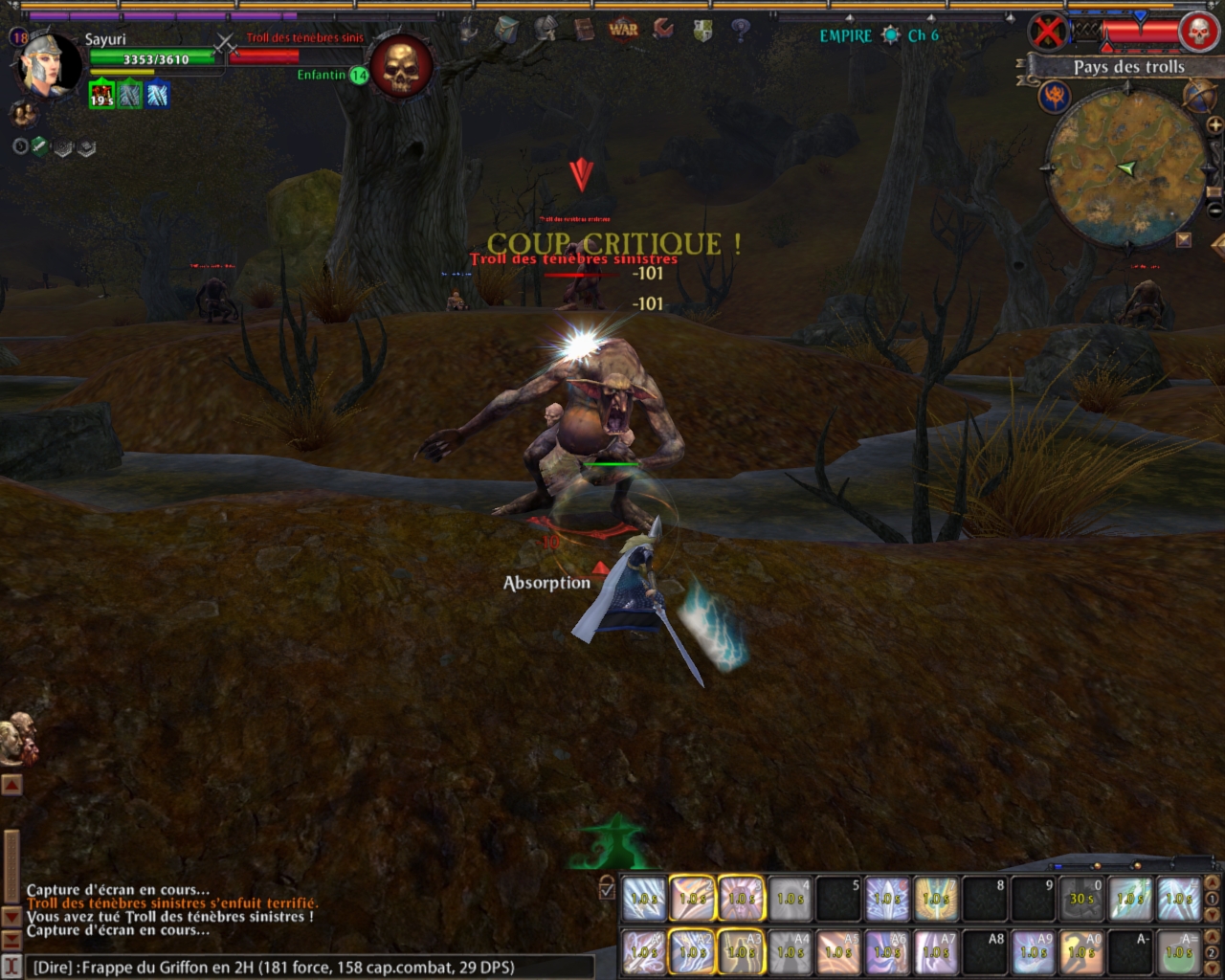
Task: Open the guild shield icon
Action: tap(702, 32)
